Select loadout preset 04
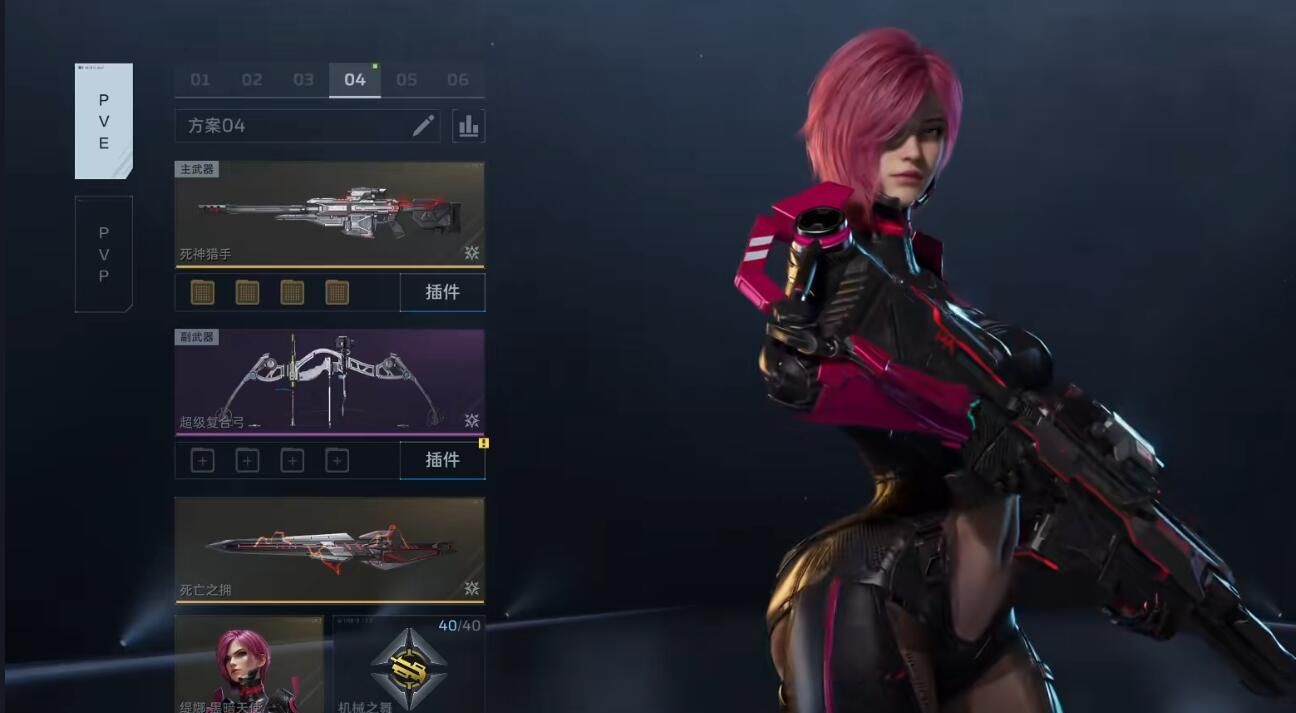The height and width of the screenshot is (713, 1296). click(x=355, y=80)
